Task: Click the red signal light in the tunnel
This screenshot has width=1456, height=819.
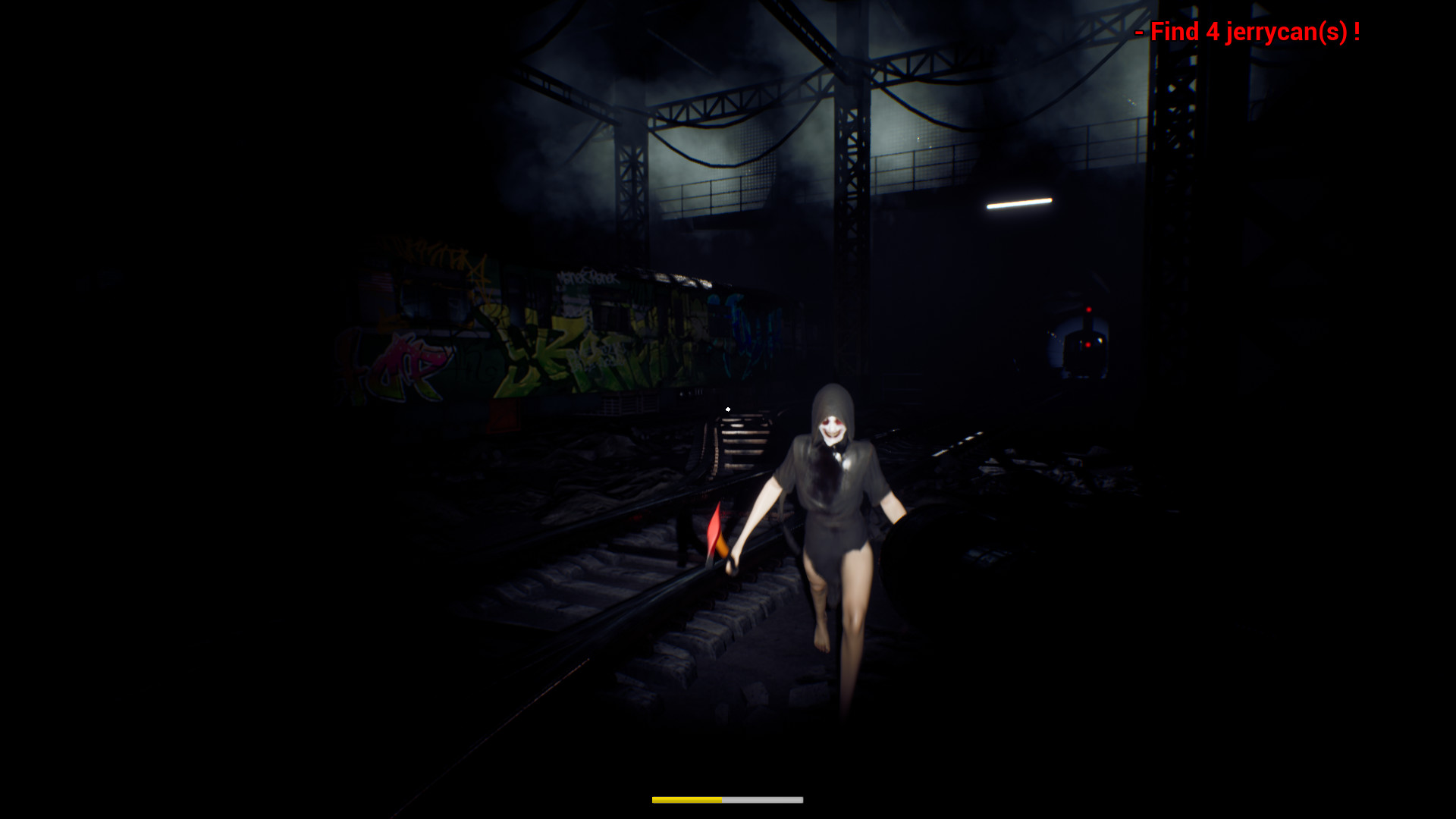Action: (x=1089, y=345)
